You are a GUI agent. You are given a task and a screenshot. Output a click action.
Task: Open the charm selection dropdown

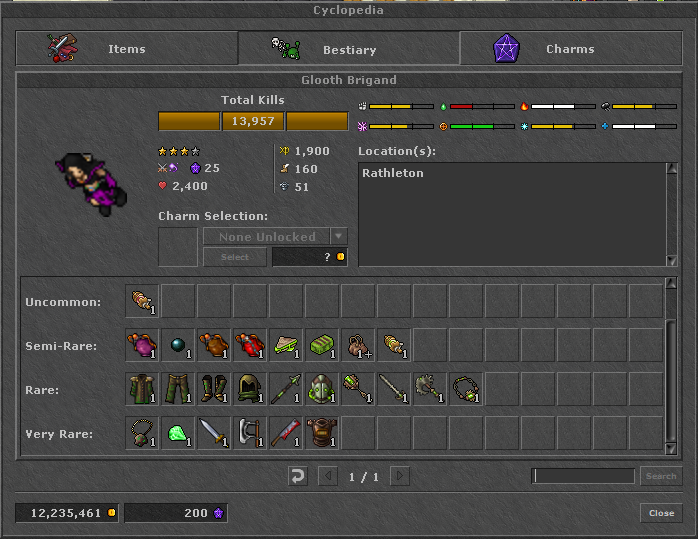339,237
